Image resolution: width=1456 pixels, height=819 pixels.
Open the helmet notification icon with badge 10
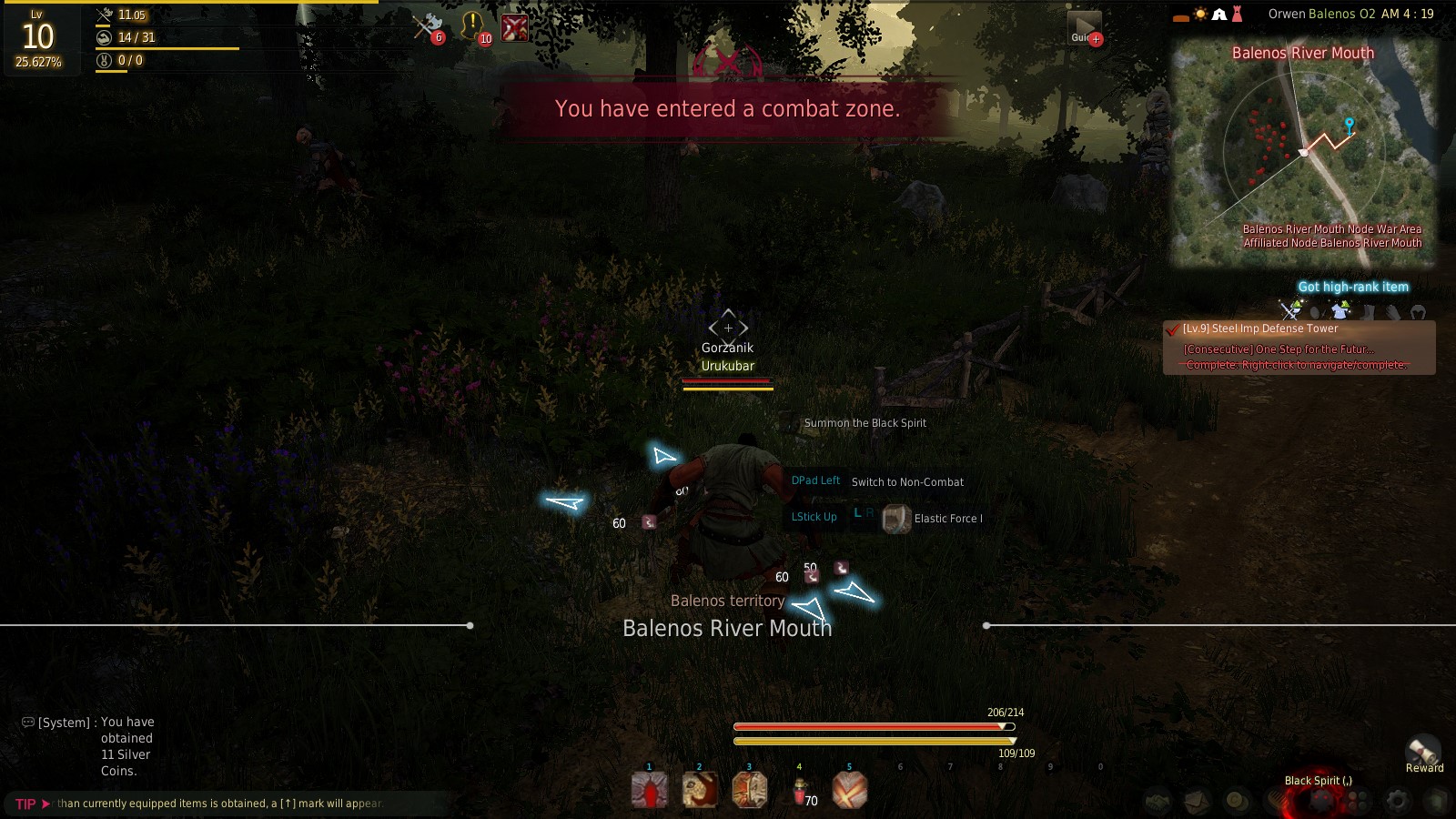(x=471, y=25)
